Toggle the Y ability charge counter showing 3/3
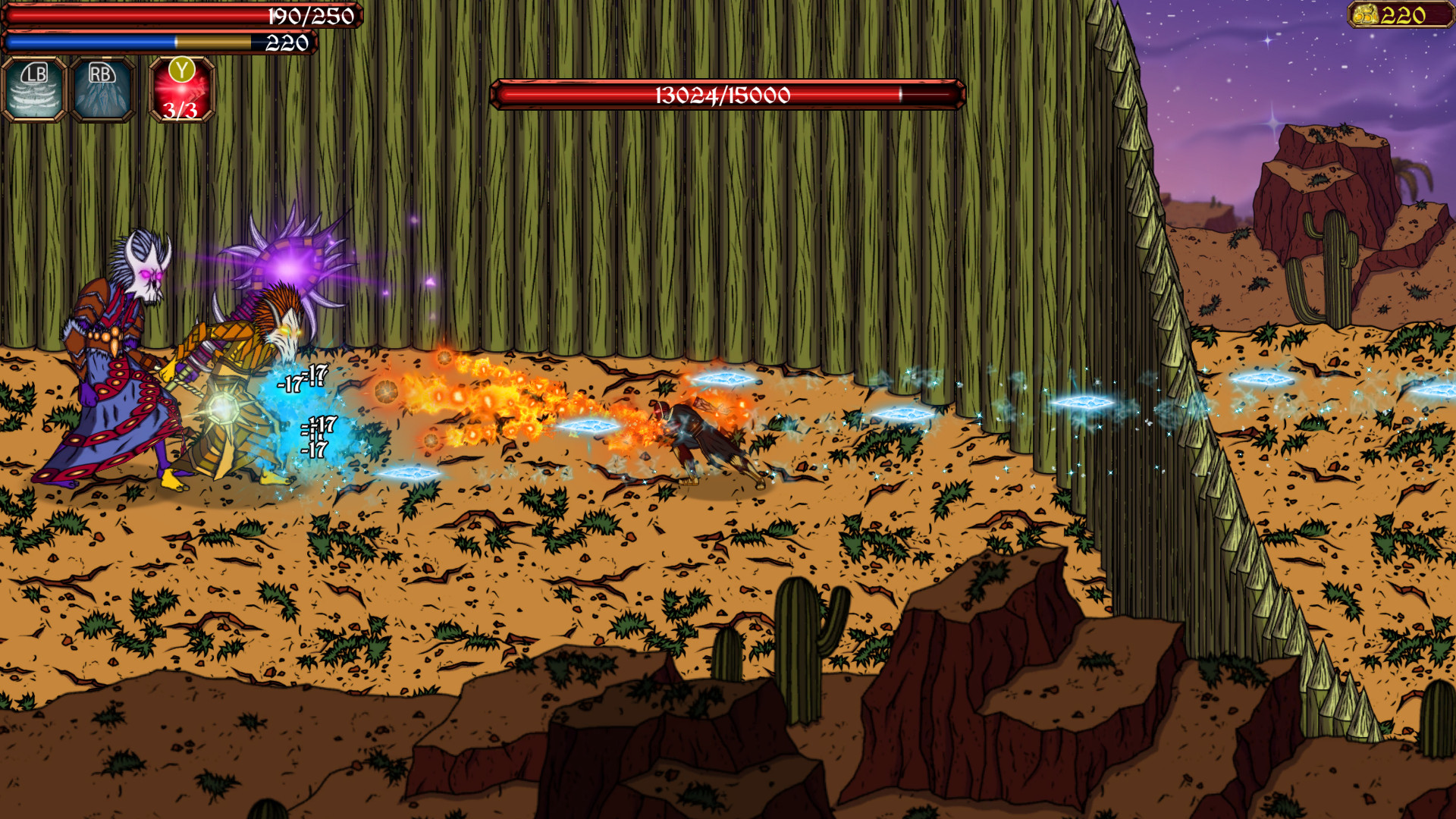This screenshot has width=1456, height=819. pos(179,114)
